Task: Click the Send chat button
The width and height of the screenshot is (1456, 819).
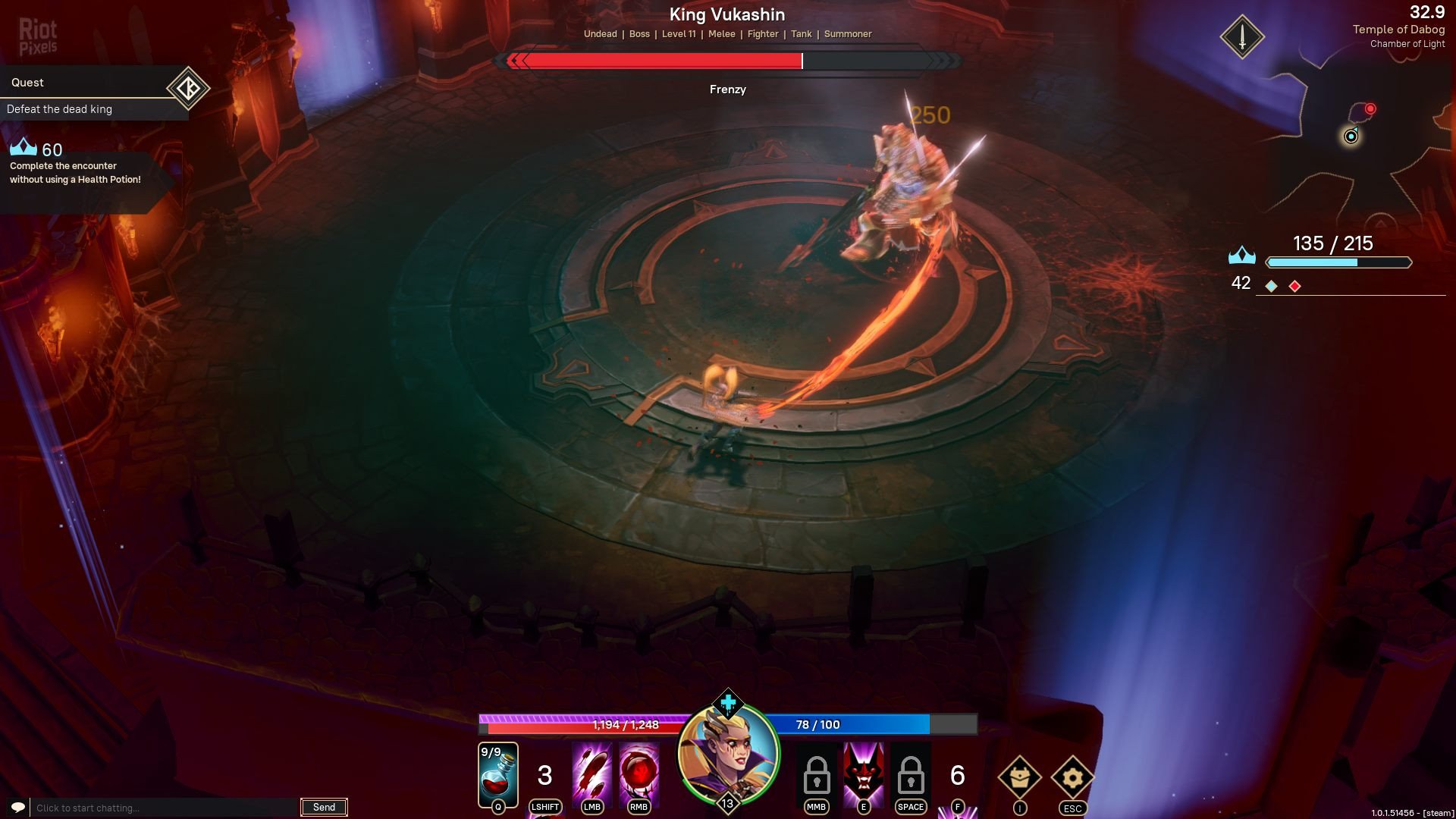Action: (x=324, y=808)
